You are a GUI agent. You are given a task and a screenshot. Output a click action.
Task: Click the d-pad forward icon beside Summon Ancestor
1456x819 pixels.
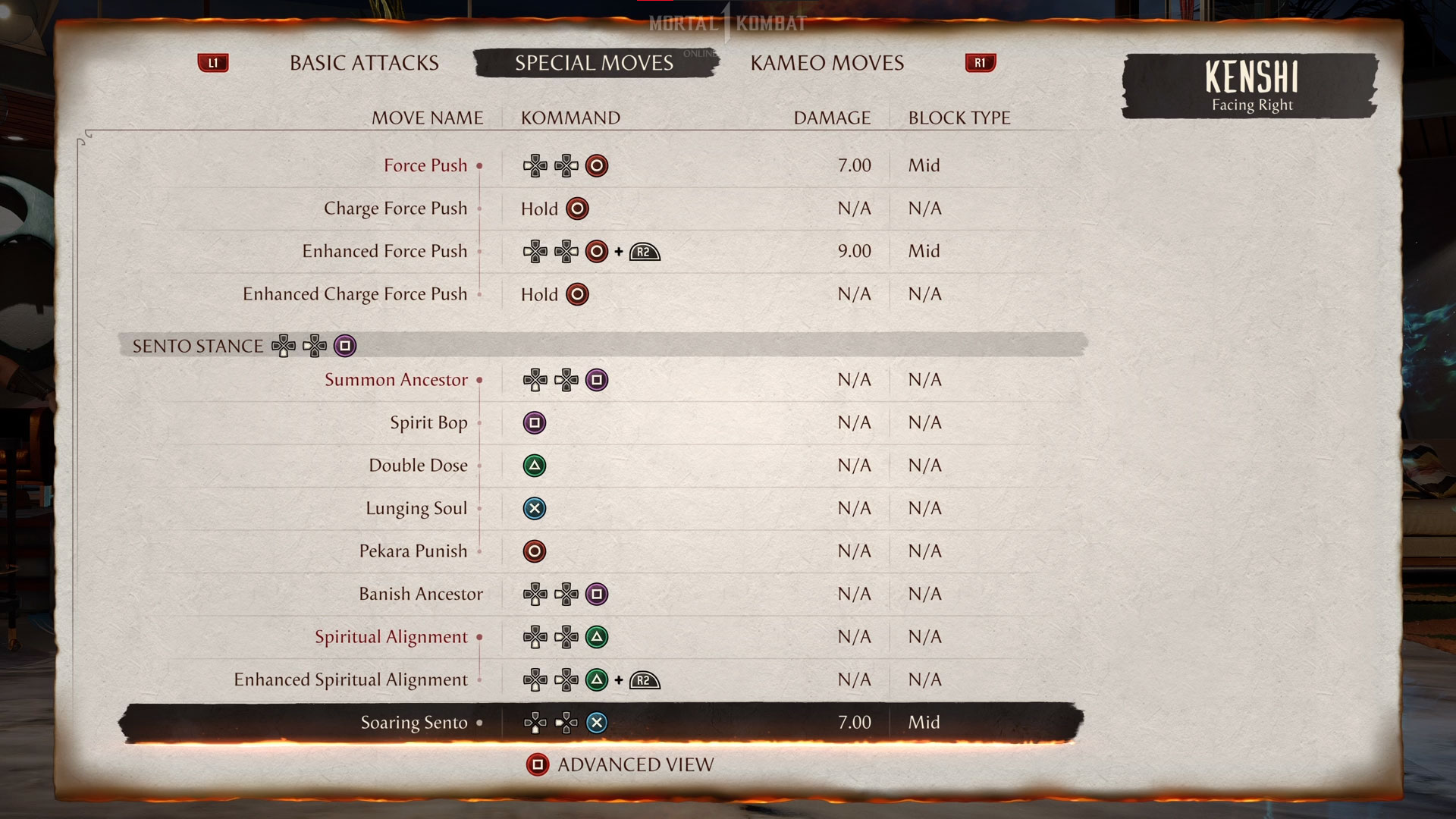pos(563,380)
